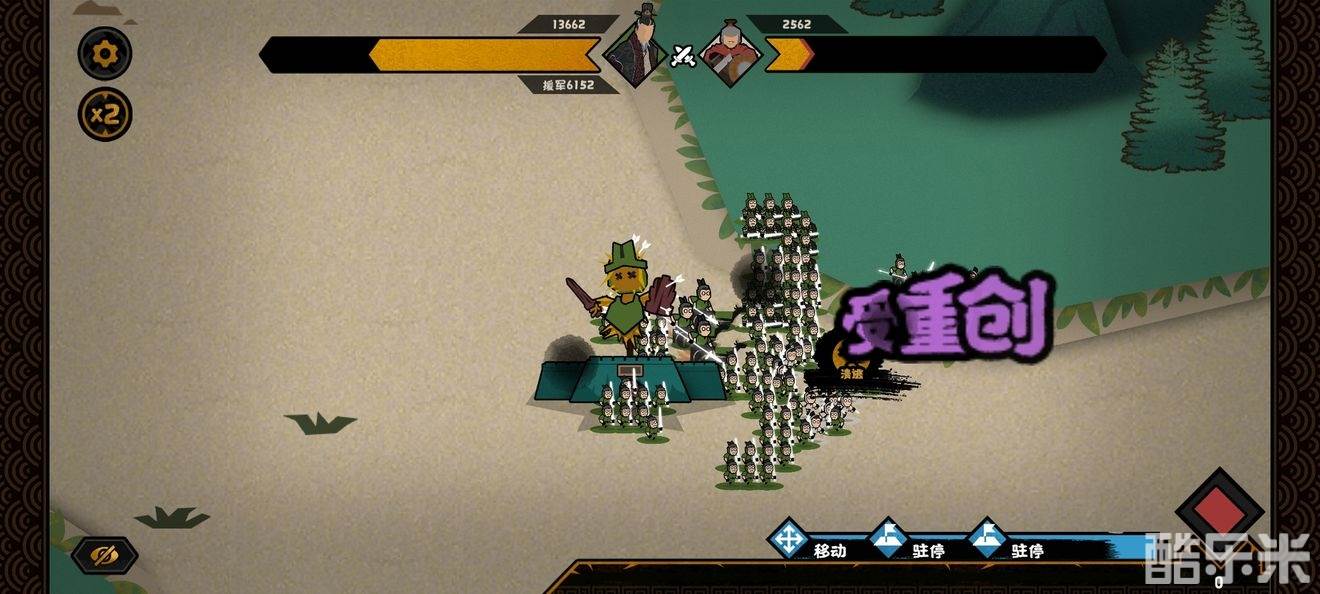Hide the interface with the crossed-eye button
1320x594 pixels.
tap(104, 555)
